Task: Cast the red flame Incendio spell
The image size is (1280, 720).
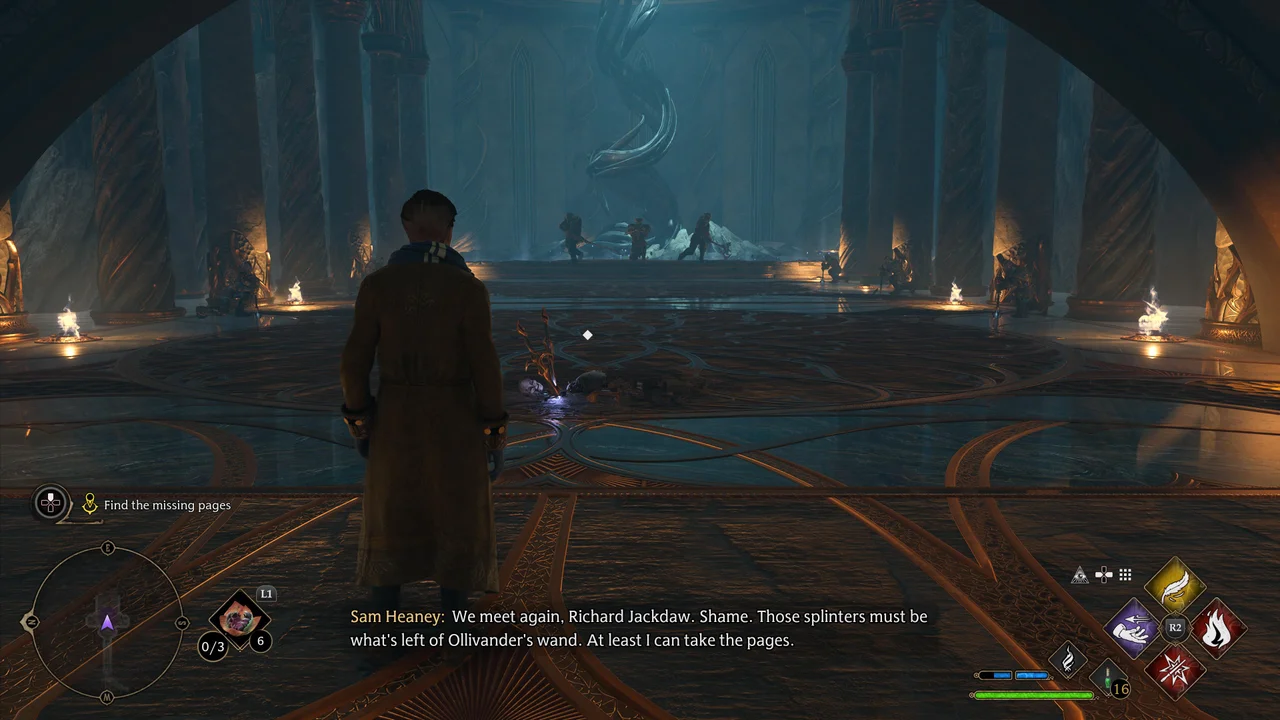Action: [1217, 628]
